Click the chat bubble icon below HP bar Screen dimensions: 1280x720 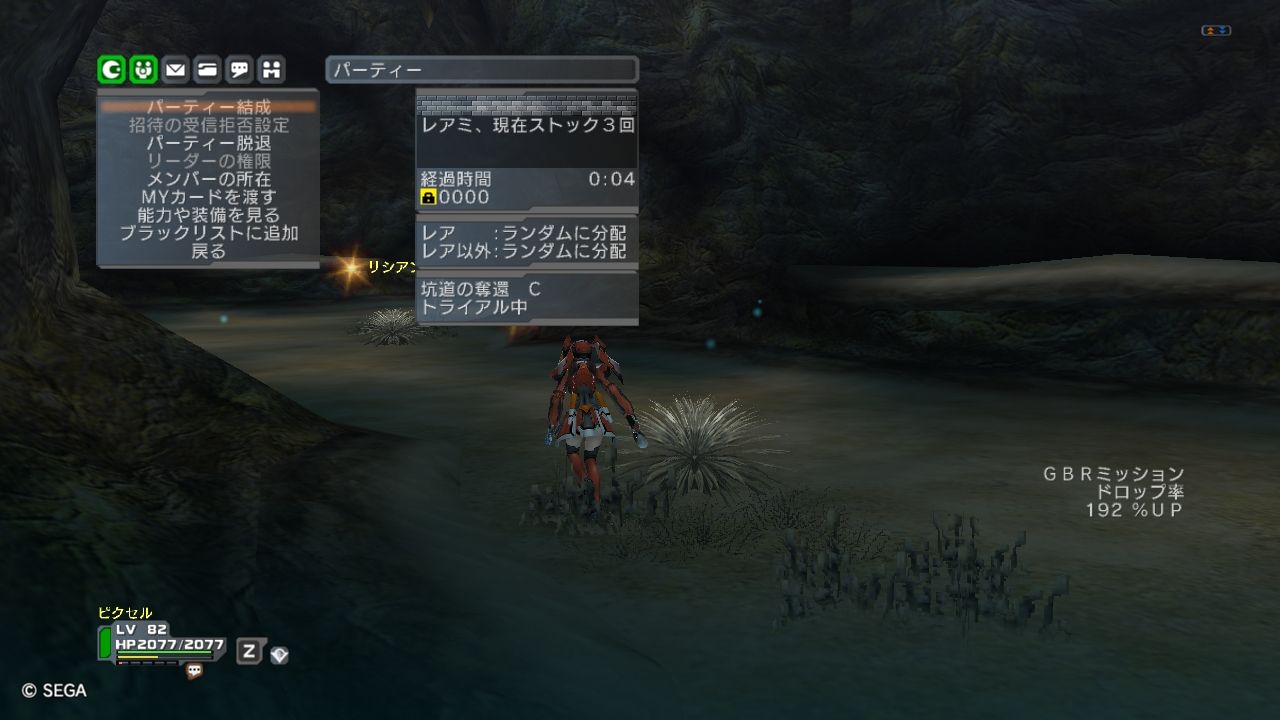pos(194,671)
